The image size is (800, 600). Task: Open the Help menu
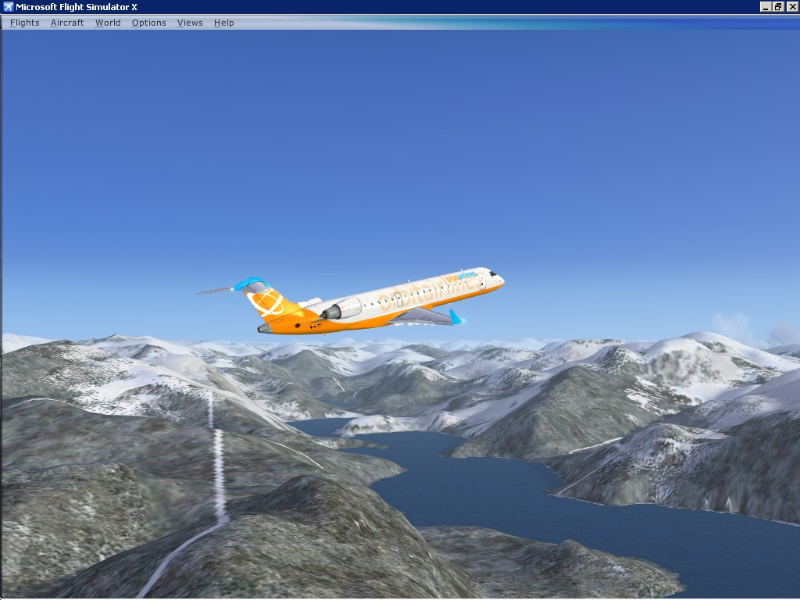[224, 23]
